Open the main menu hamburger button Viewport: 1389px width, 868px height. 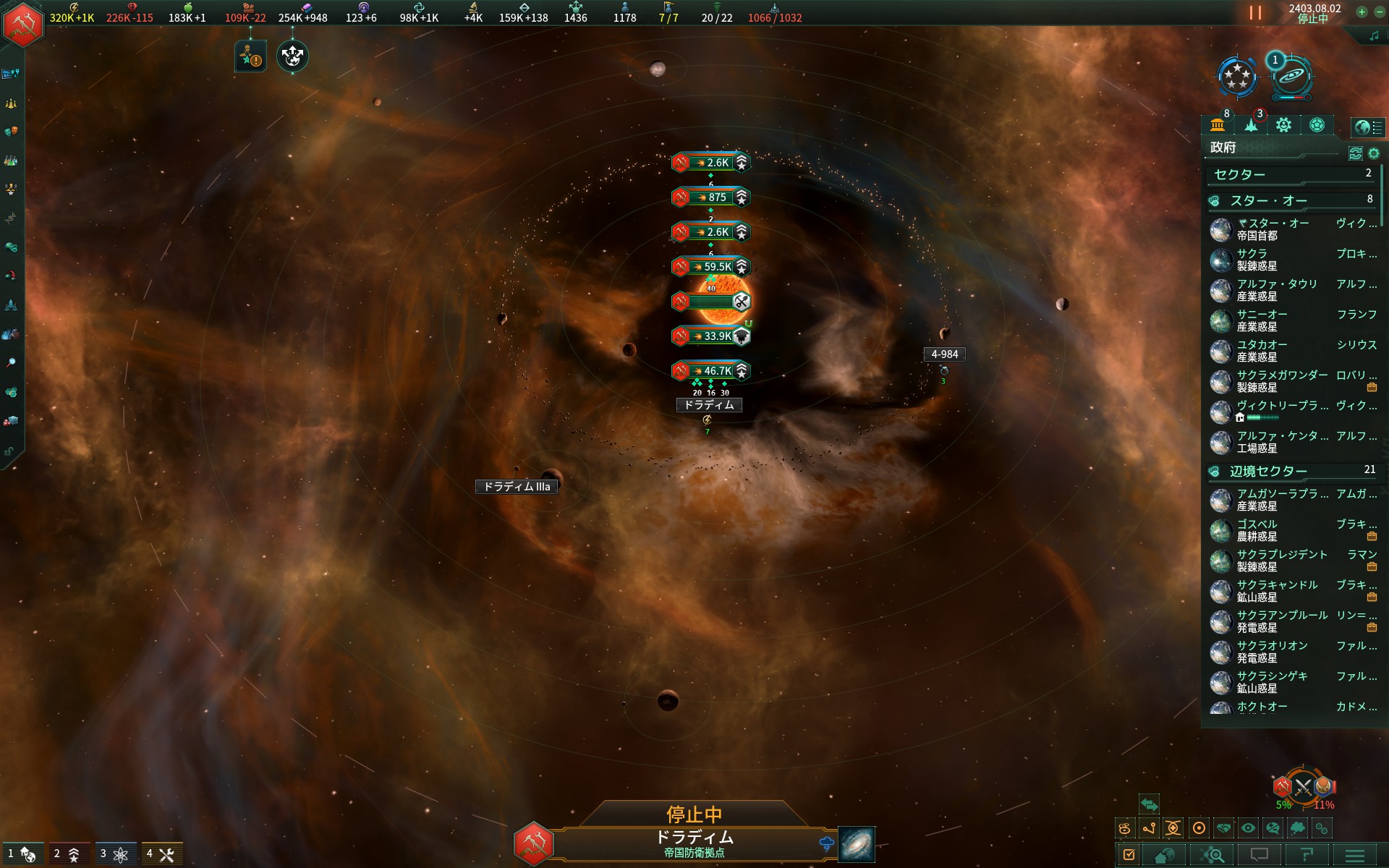point(1355,856)
